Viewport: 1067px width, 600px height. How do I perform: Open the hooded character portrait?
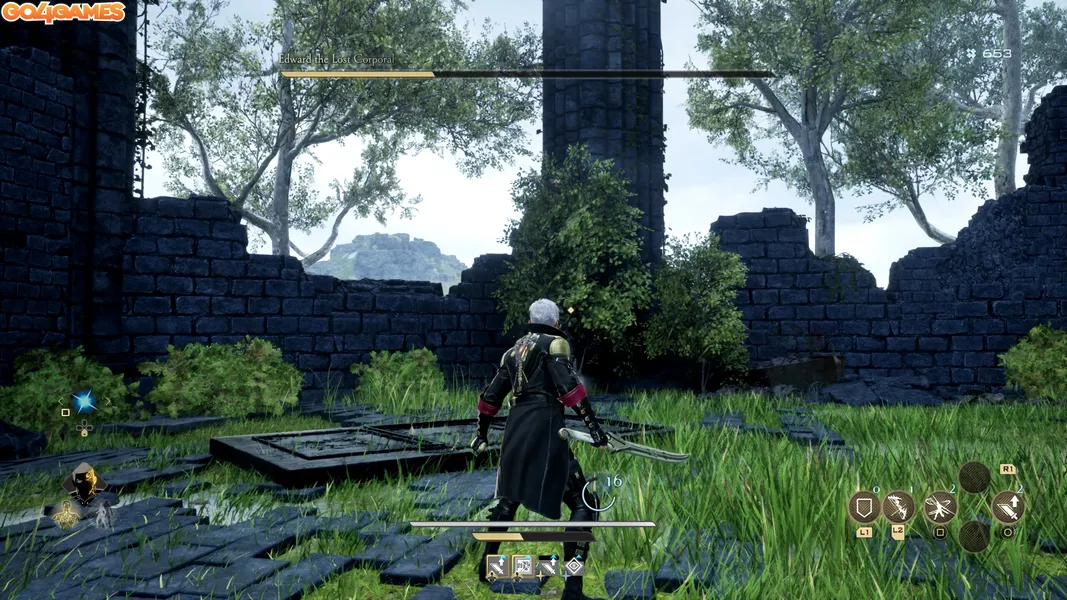pyautogui.click(x=82, y=484)
